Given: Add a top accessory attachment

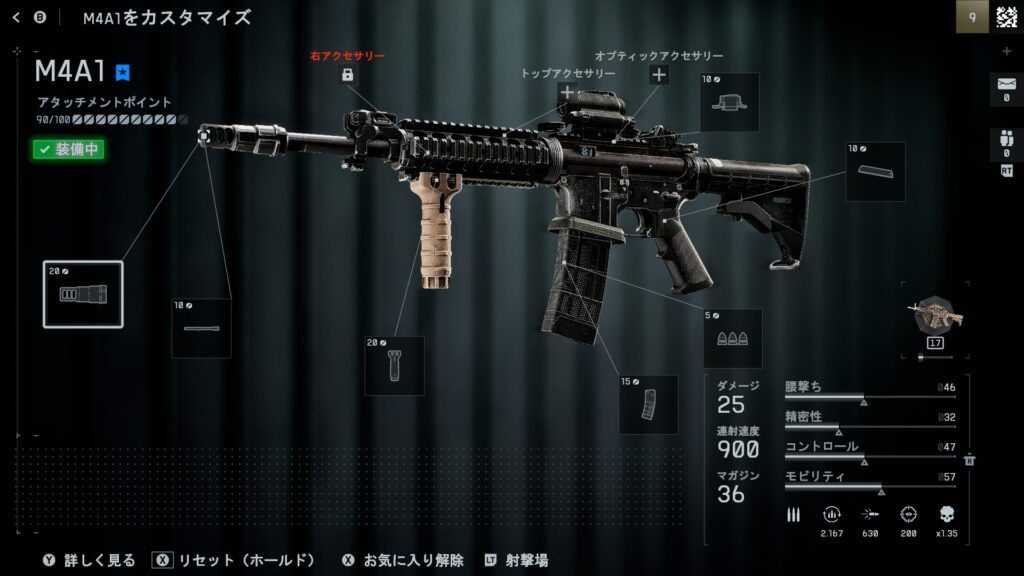Looking at the screenshot, I should [567, 93].
